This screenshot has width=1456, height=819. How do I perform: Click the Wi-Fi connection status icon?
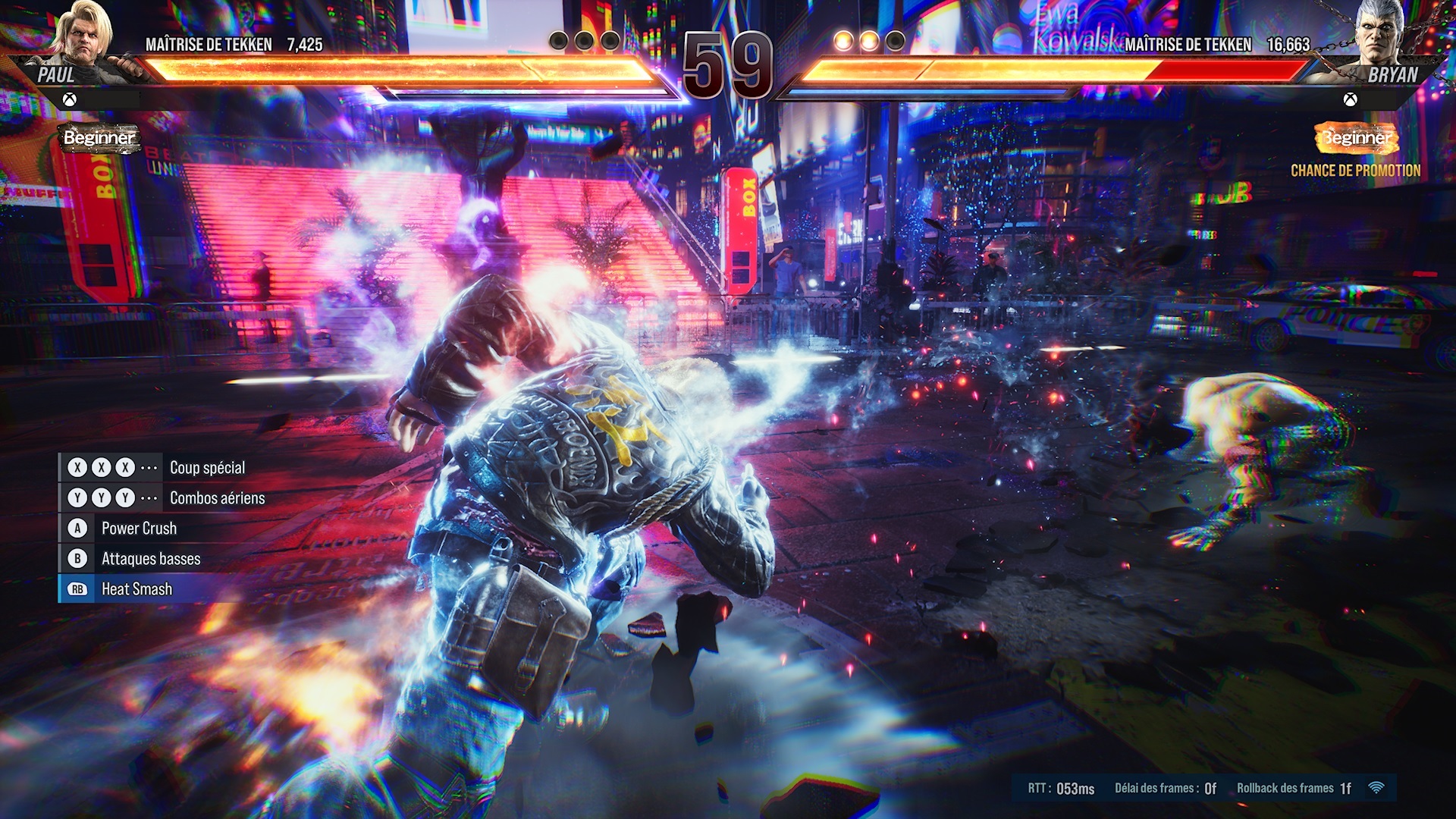click(1376, 788)
